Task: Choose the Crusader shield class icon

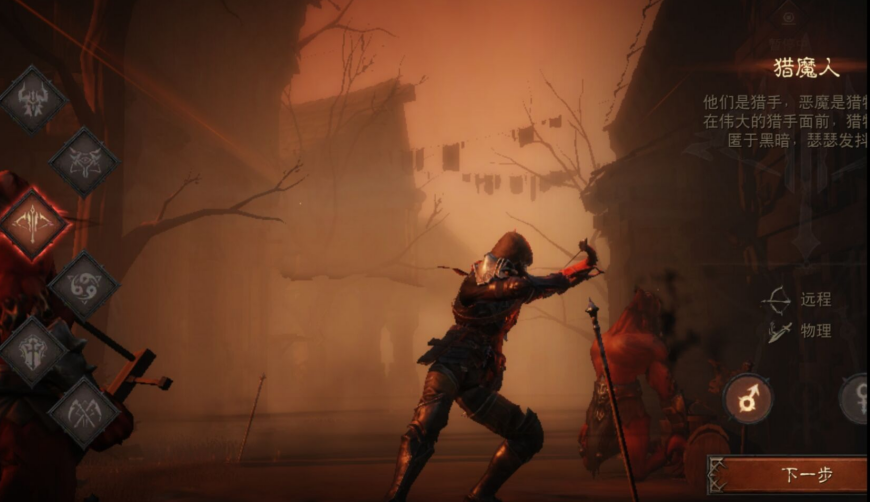Action: pyautogui.click(x=32, y=350)
